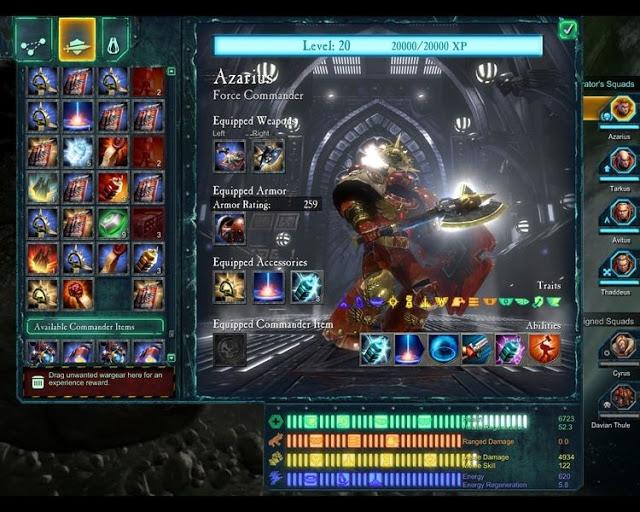
Task: Click the equipped right axe weapon slot
Action: [x=267, y=156]
